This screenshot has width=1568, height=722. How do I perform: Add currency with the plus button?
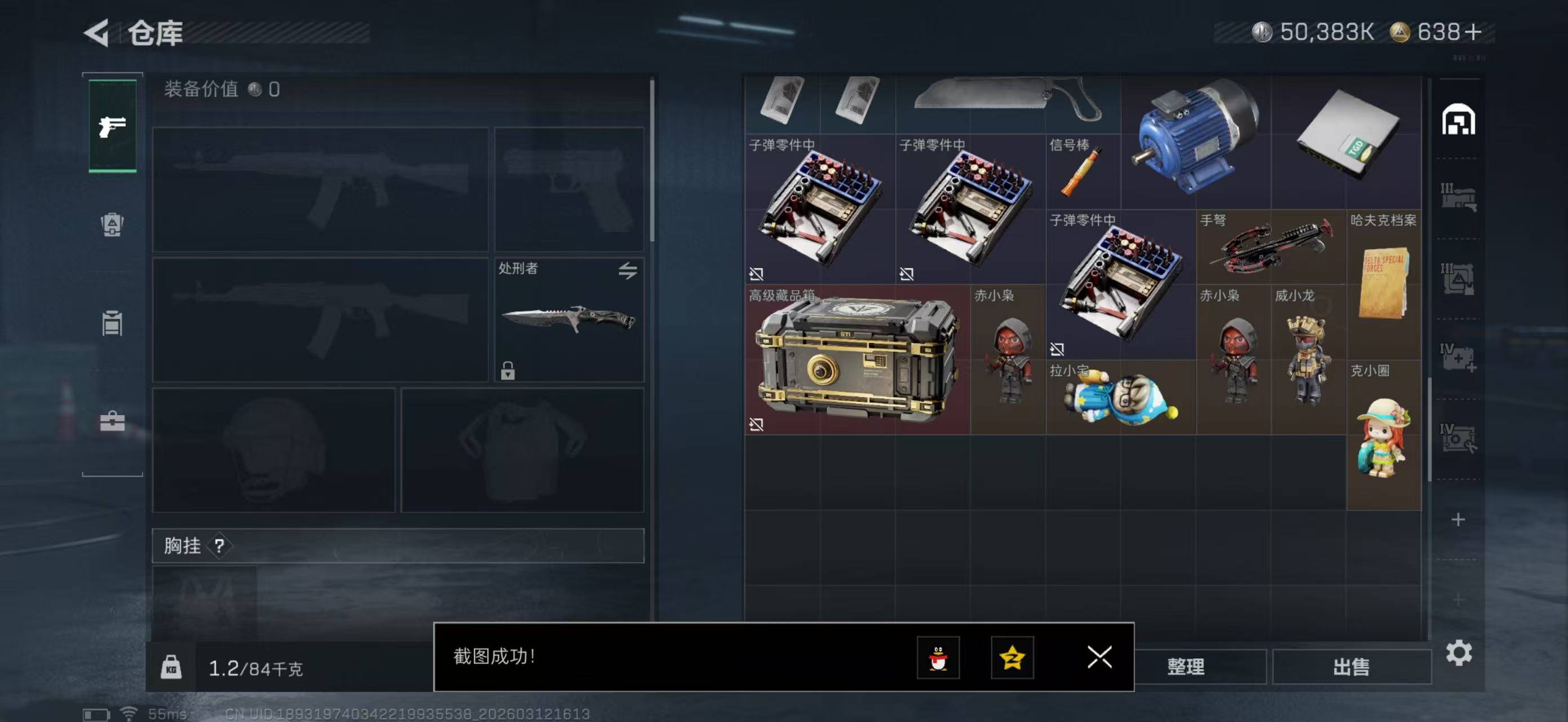pyautogui.click(x=1473, y=32)
